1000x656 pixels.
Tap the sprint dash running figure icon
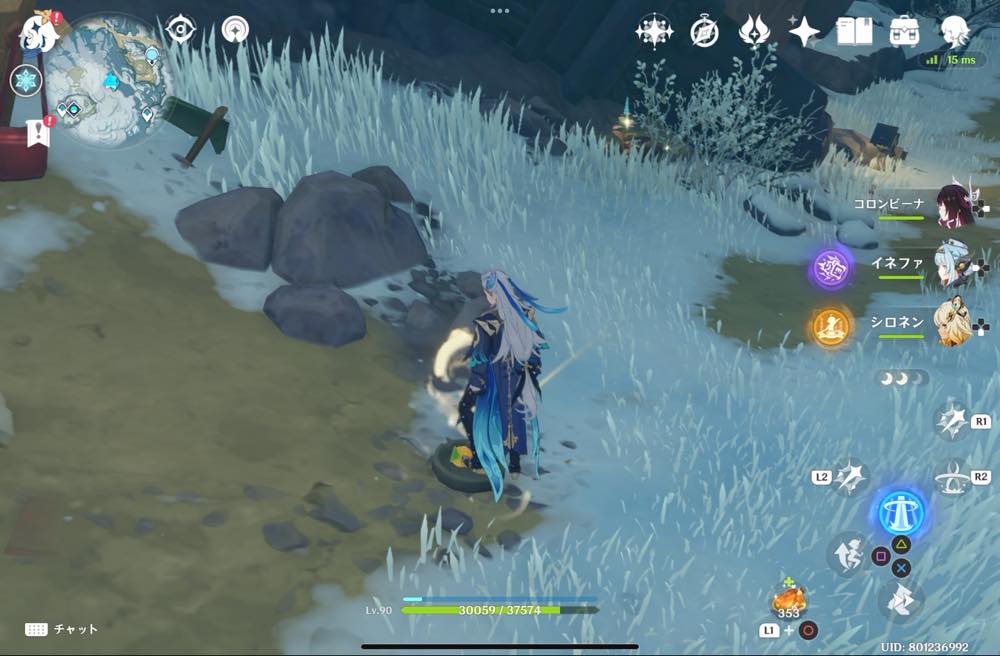[847, 553]
